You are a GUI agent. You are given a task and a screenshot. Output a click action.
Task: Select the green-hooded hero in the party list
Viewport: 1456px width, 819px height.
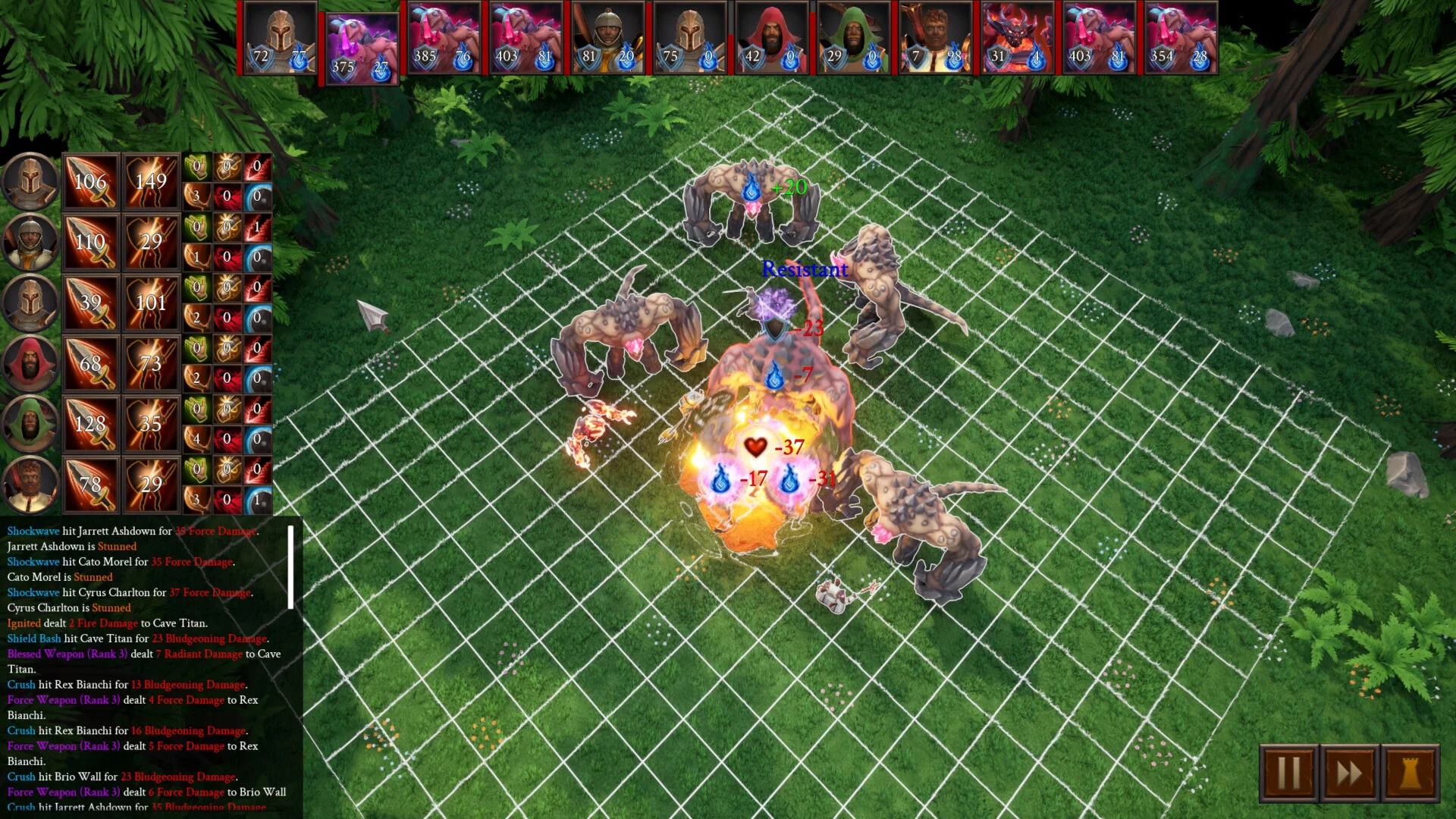pyautogui.click(x=30, y=424)
